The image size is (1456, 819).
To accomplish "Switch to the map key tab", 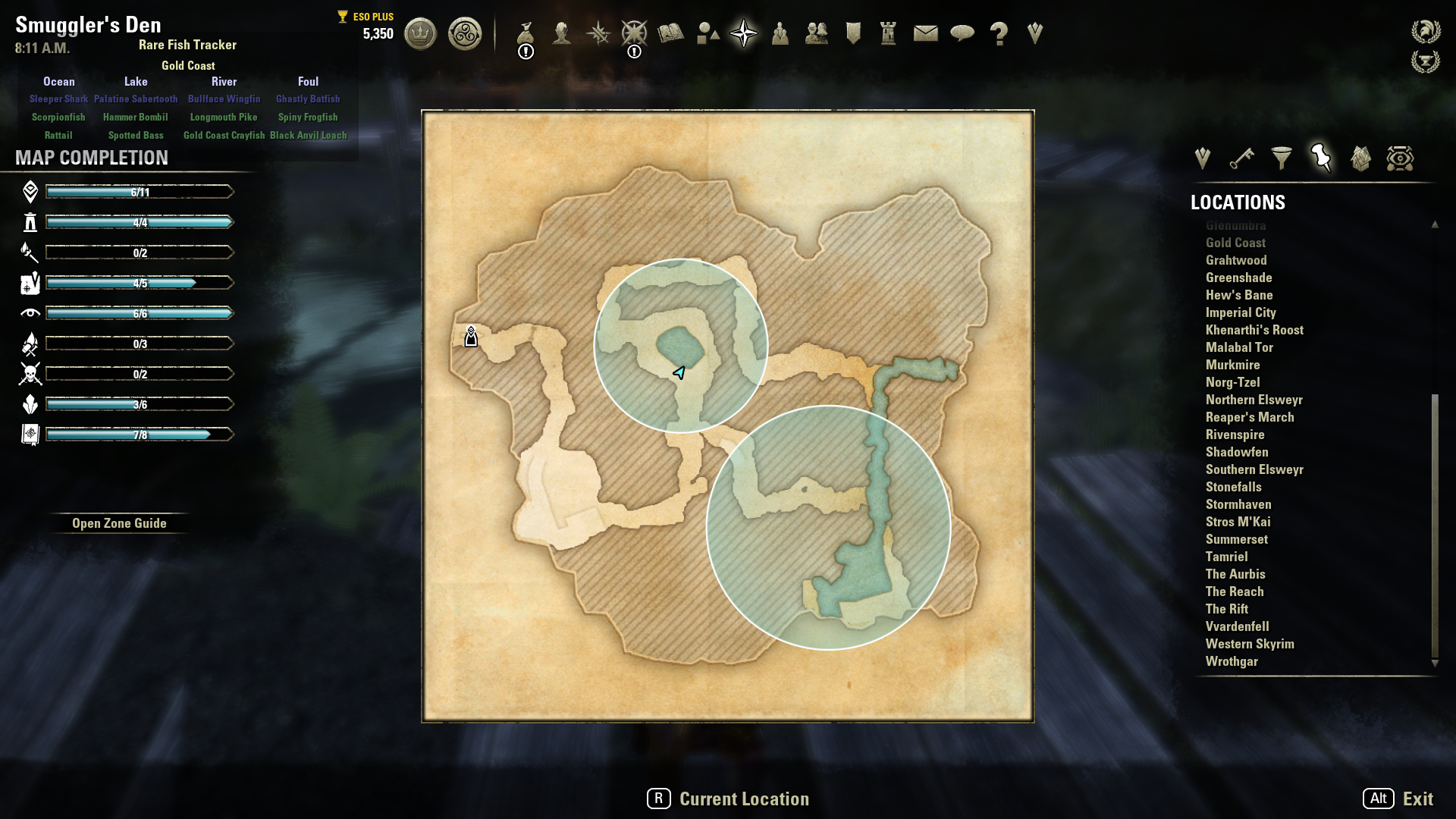I will pos(1241,158).
